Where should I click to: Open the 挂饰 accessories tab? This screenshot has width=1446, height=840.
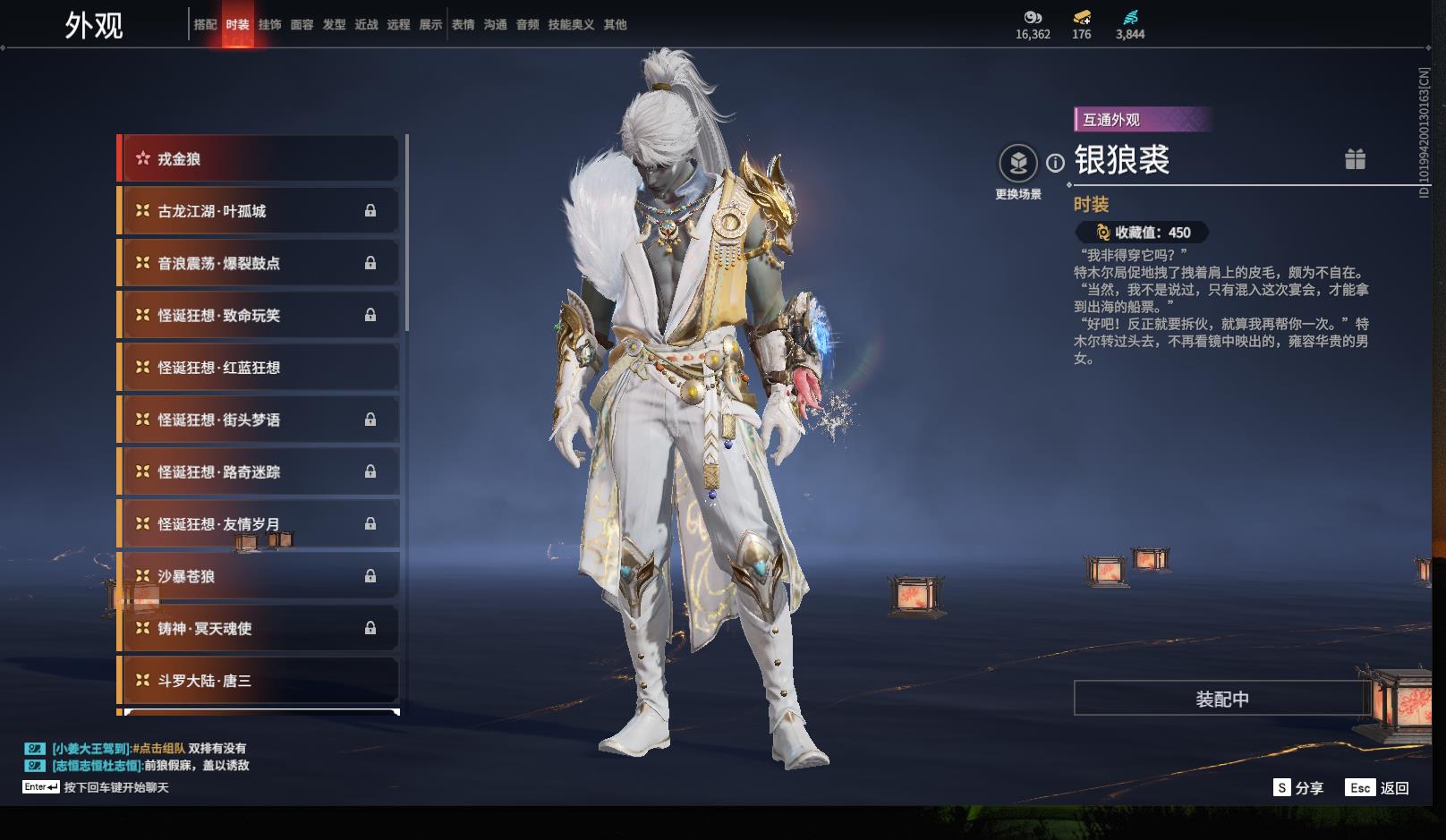pos(269,25)
